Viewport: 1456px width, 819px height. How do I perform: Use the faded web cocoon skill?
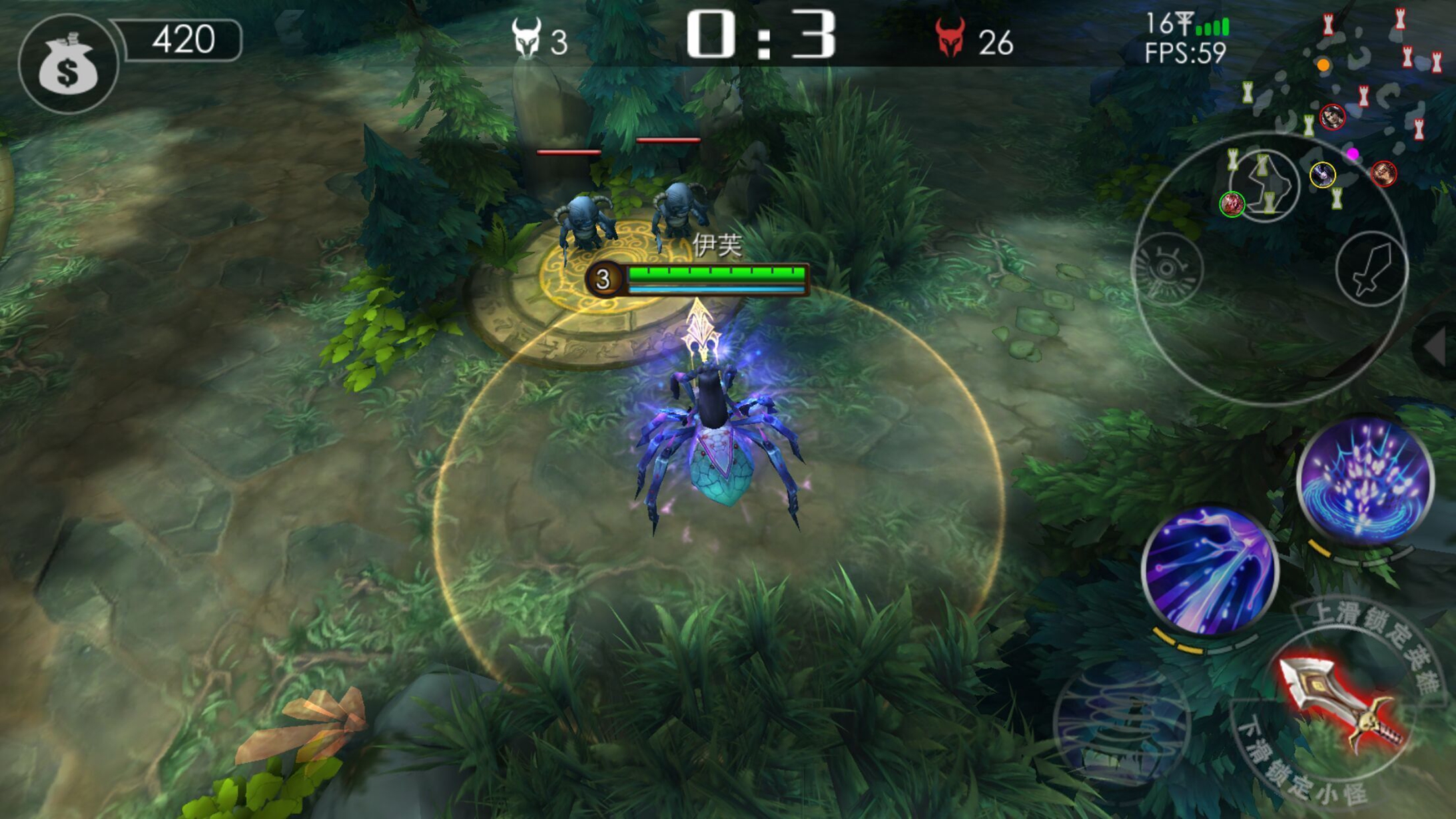coord(1122,726)
